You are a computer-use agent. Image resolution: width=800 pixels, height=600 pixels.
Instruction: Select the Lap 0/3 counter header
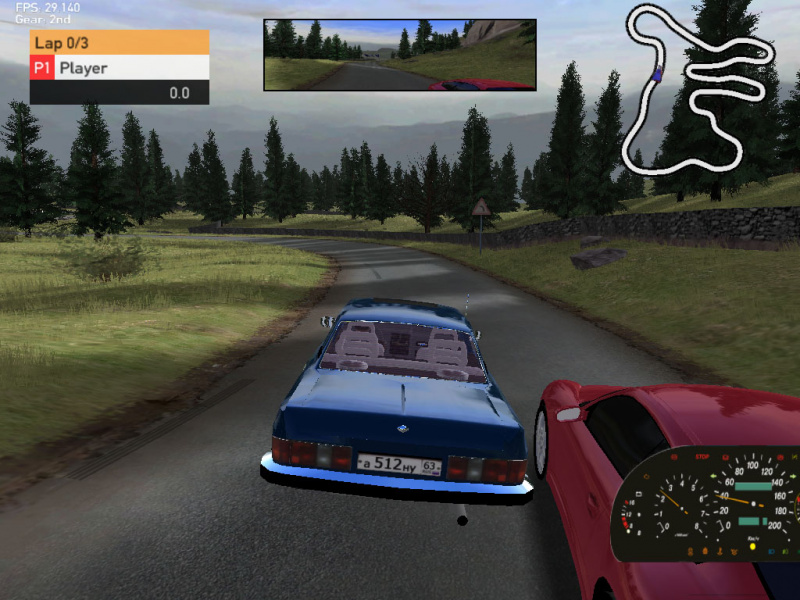pos(120,42)
